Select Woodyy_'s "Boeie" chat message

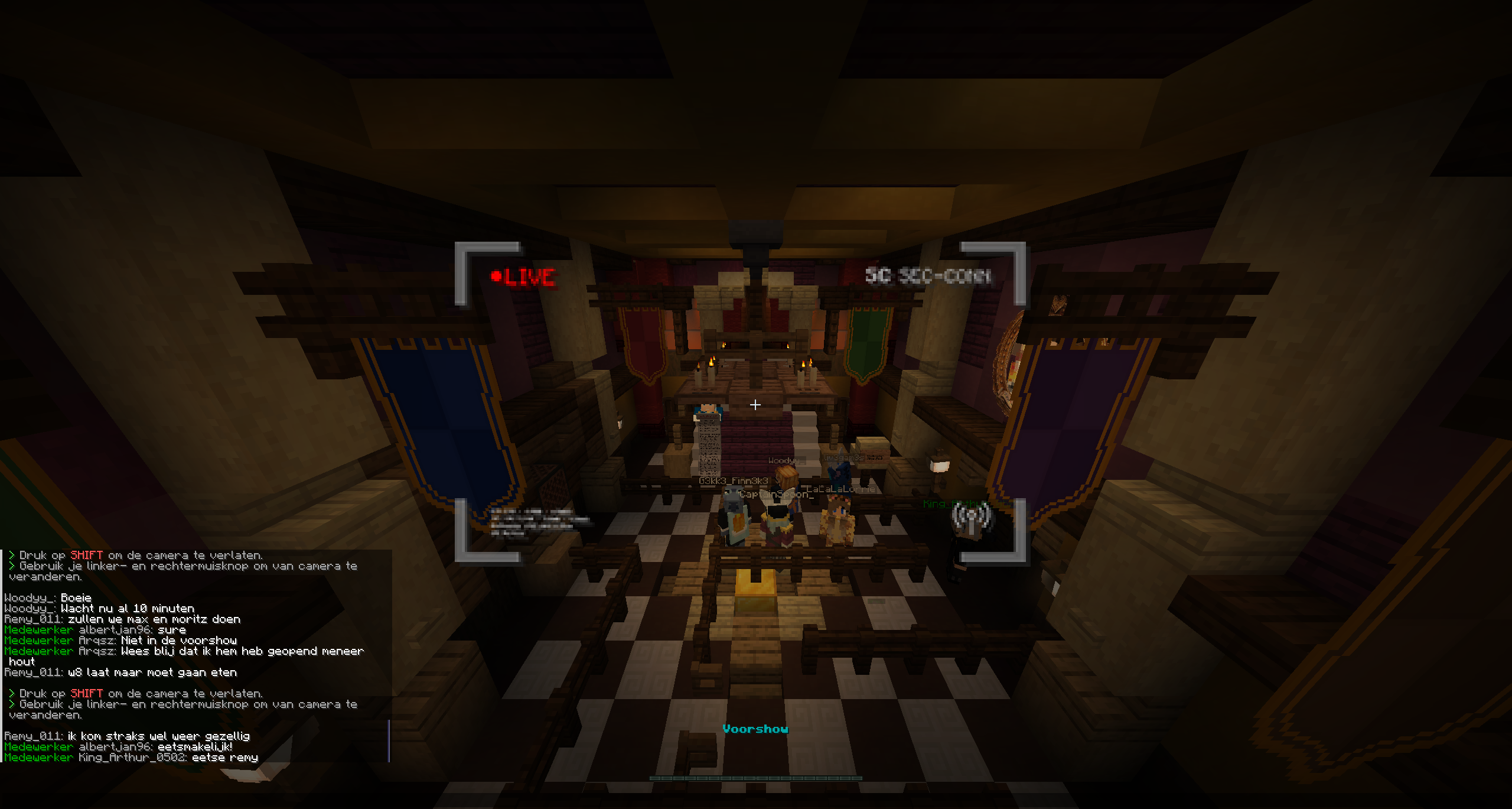48,598
